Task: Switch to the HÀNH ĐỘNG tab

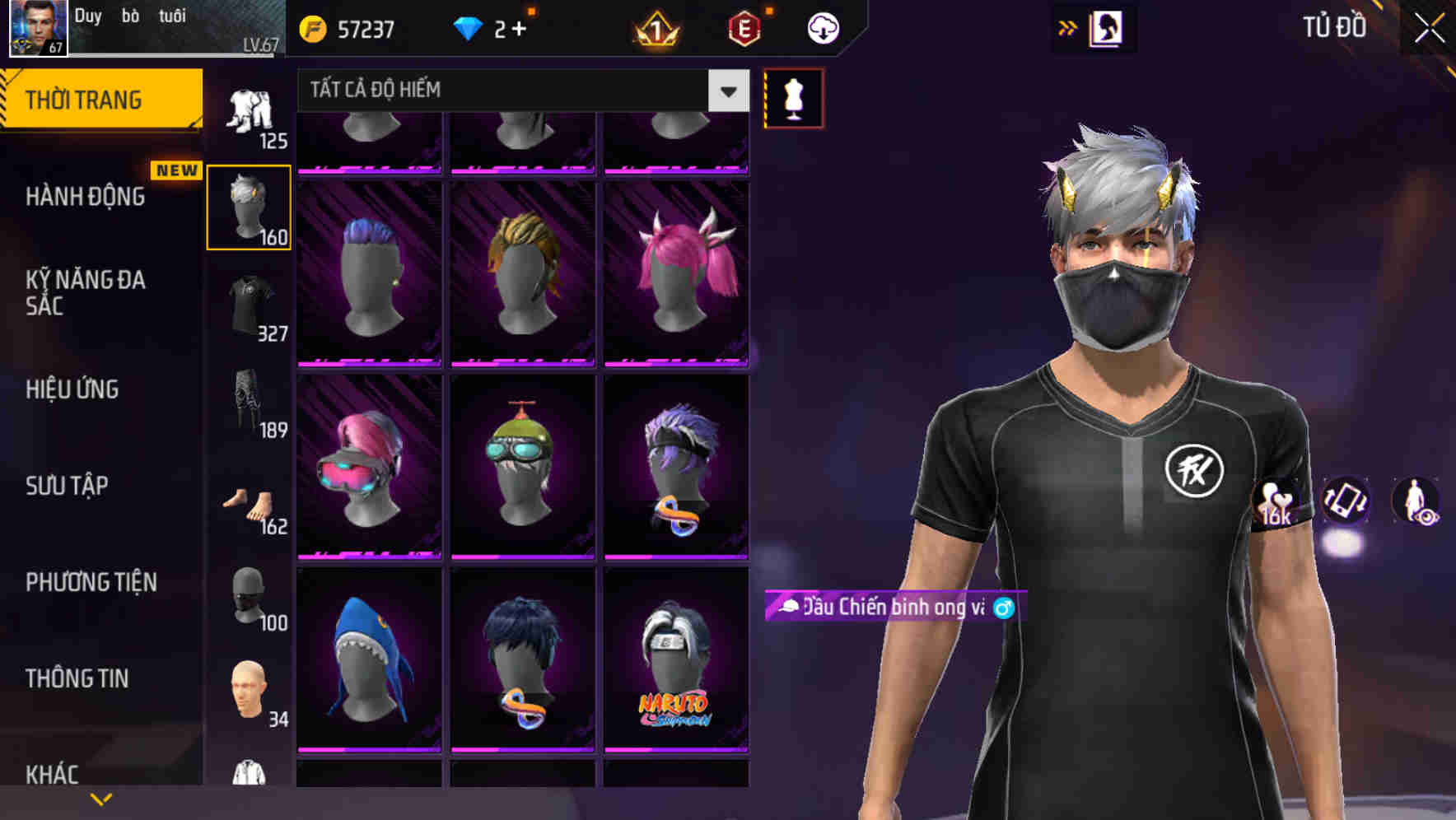Action: click(x=82, y=196)
